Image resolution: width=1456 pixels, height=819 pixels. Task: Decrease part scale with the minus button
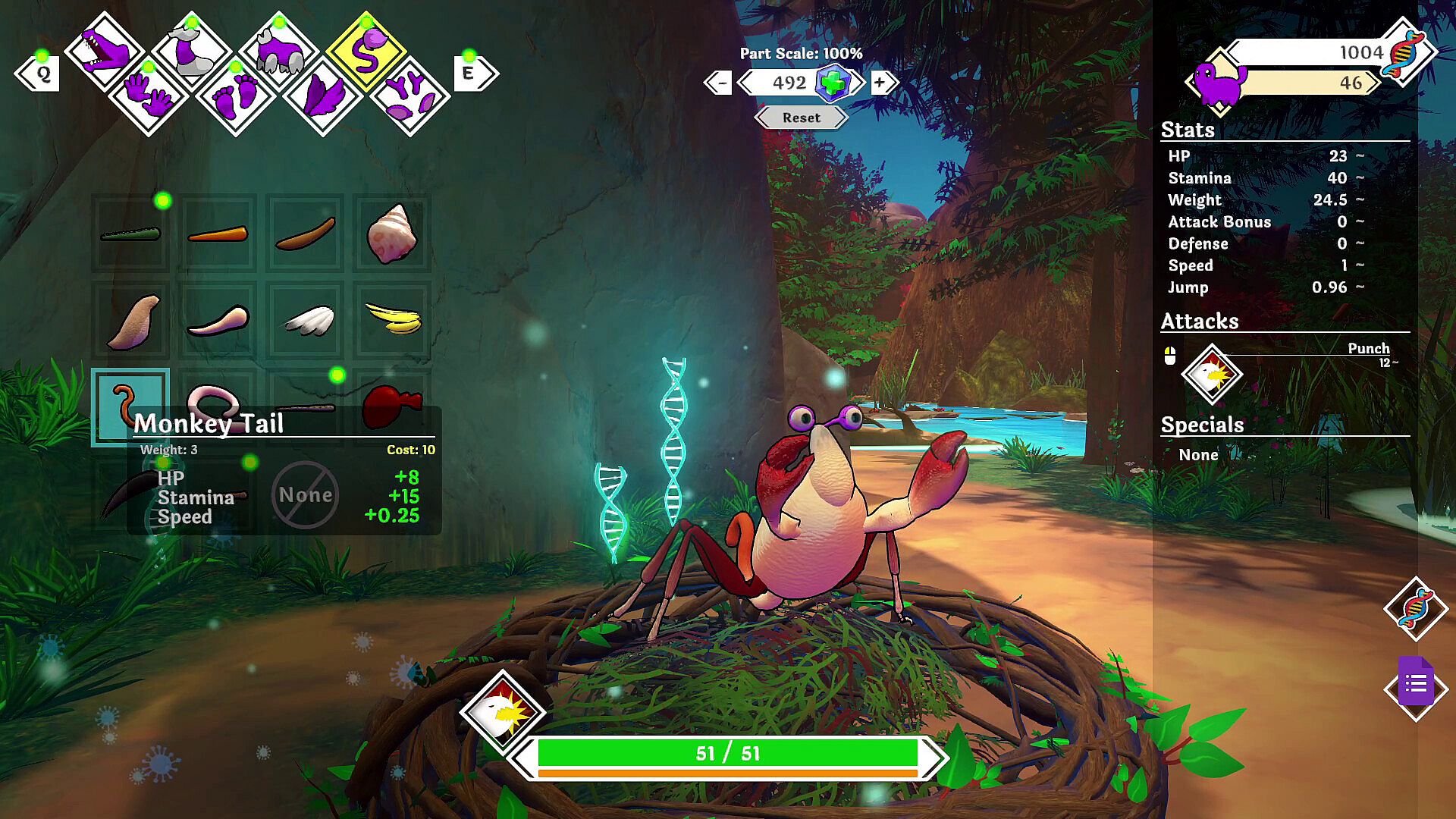pyautogui.click(x=720, y=83)
